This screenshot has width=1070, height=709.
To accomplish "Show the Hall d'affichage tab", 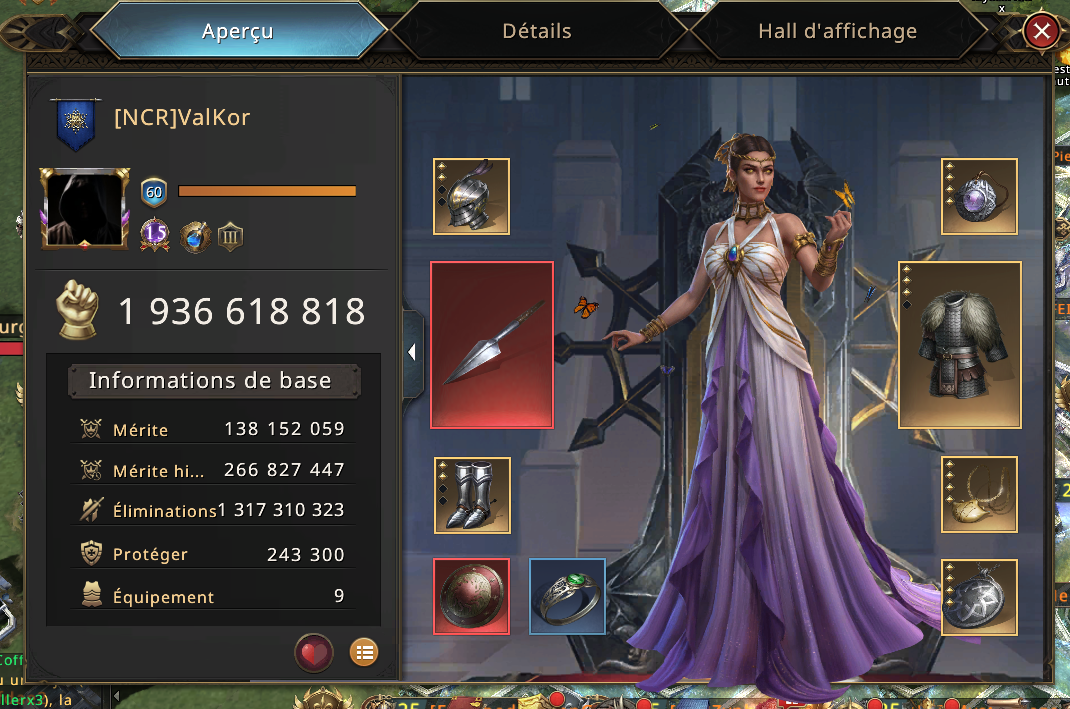I will (837, 32).
